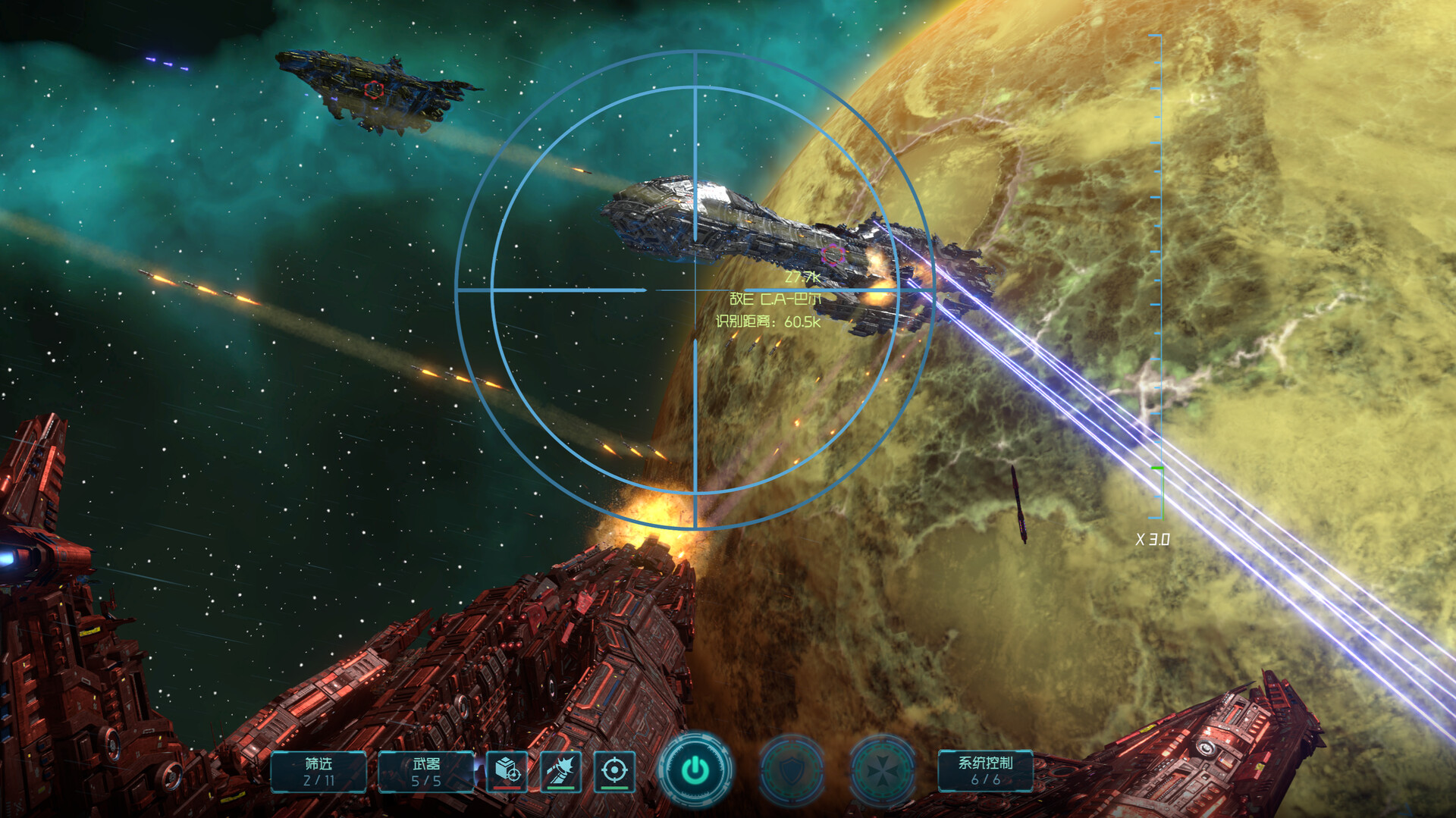Toggle the crosshair targeting icon
Image resolution: width=1456 pixels, height=818 pixels.
pyautogui.click(x=614, y=771)
